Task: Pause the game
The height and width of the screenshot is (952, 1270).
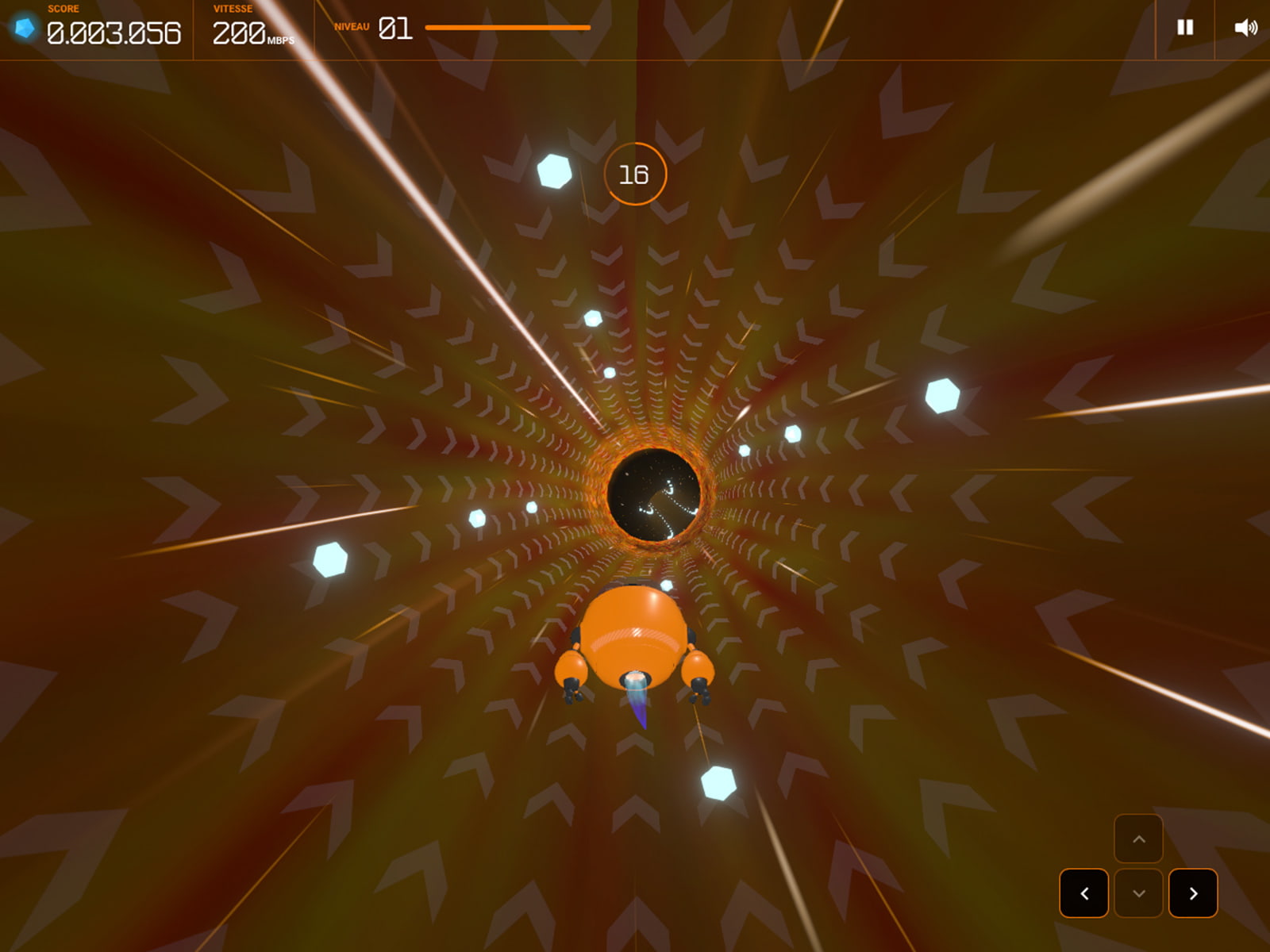Action: tap(1184, 28)
